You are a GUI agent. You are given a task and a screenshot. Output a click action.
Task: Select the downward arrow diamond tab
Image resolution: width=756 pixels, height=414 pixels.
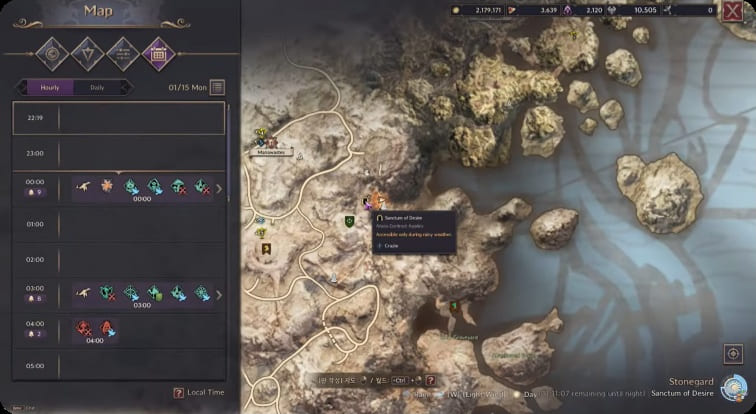[86, 51]
